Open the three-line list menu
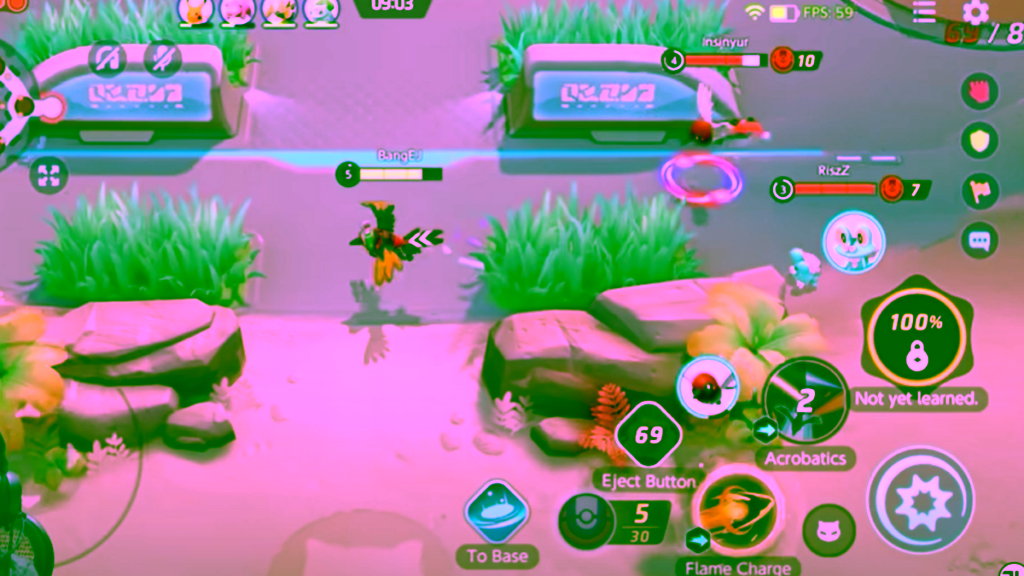 pyautogui.click(x=924, y=11)
